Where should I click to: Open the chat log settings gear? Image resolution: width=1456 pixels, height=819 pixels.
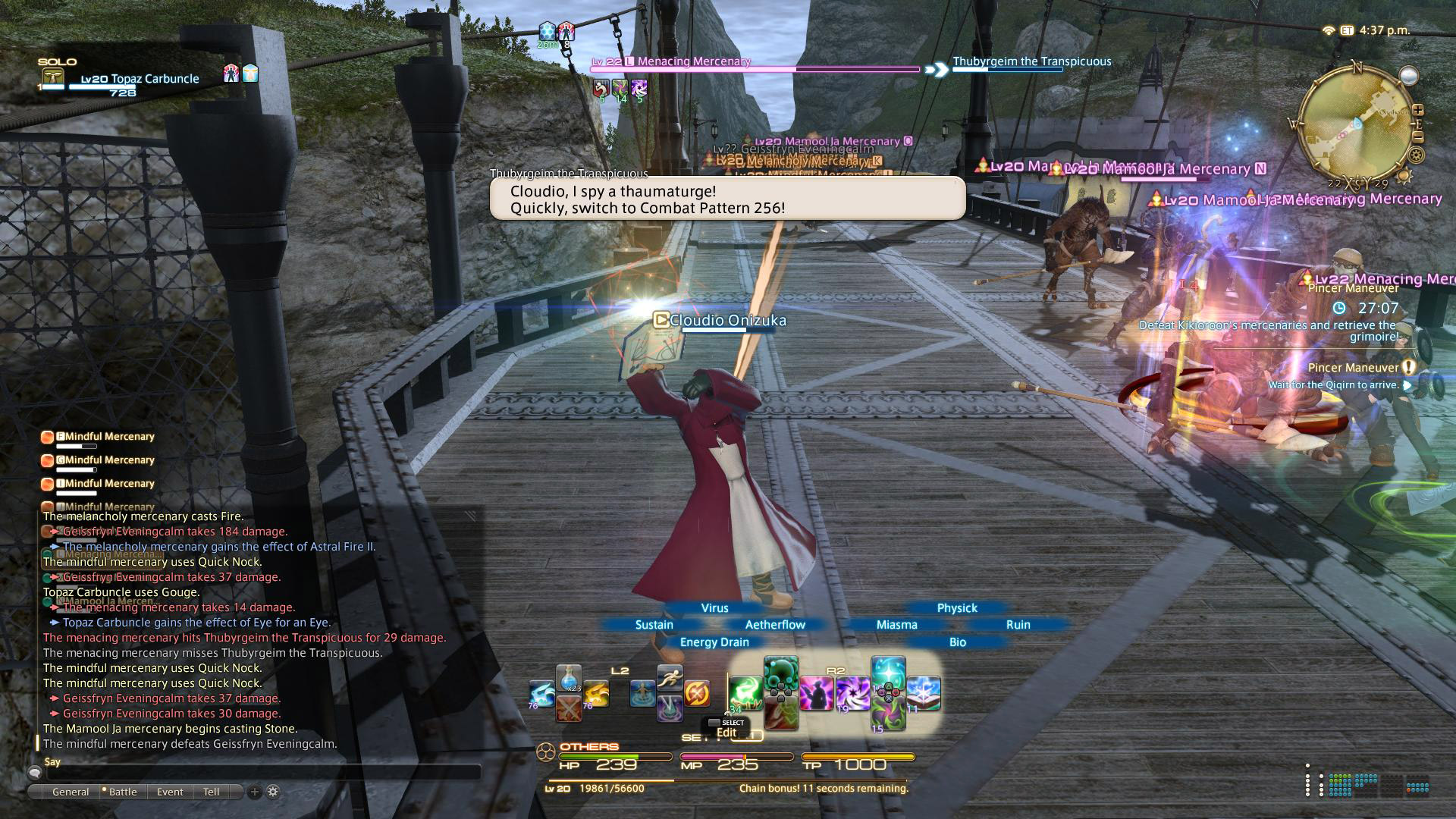coord(273,792)
